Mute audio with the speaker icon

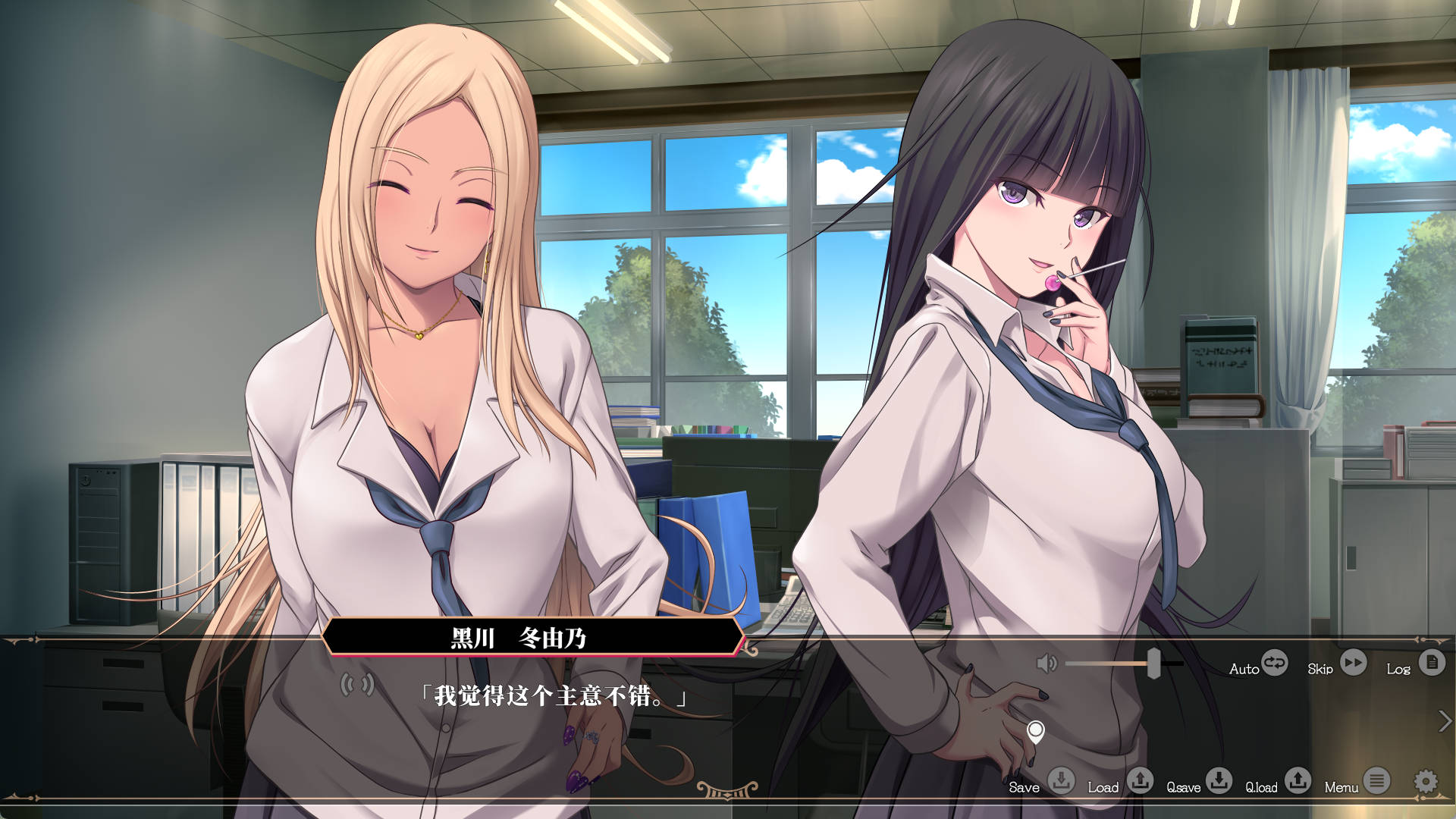click(1046, 664)
